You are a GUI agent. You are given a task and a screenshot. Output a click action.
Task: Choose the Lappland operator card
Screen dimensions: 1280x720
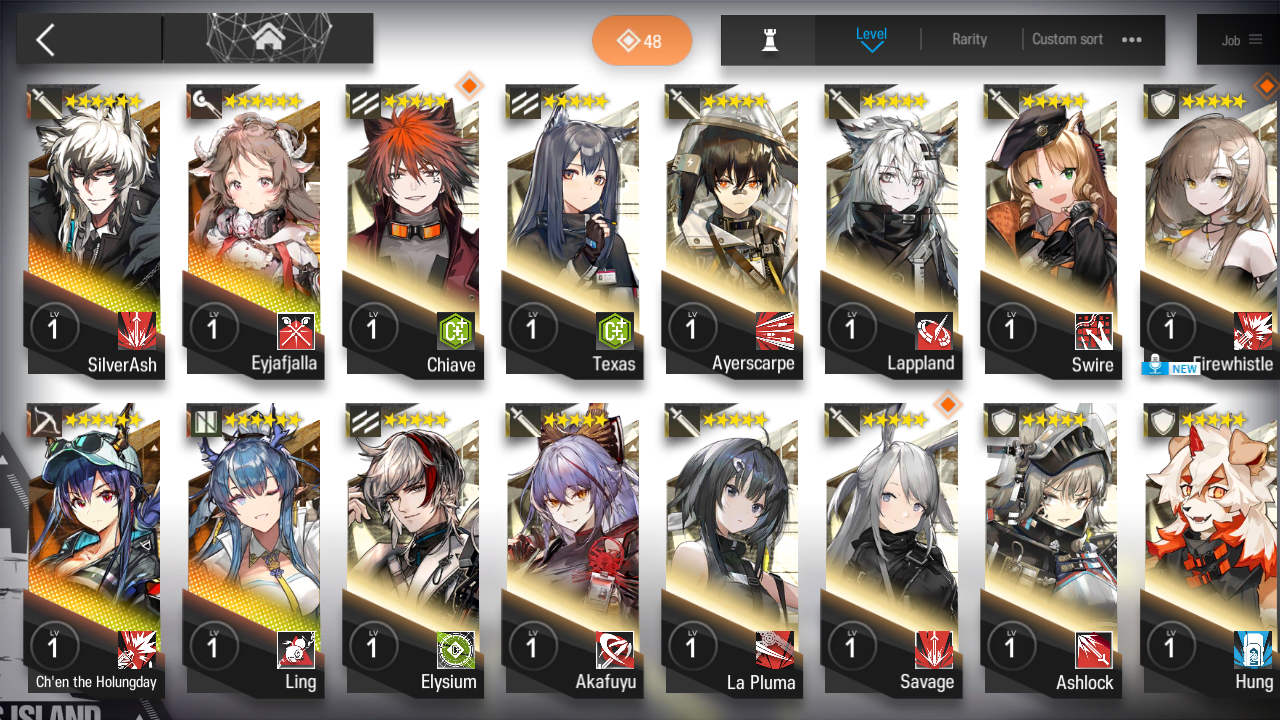[891, 230]
